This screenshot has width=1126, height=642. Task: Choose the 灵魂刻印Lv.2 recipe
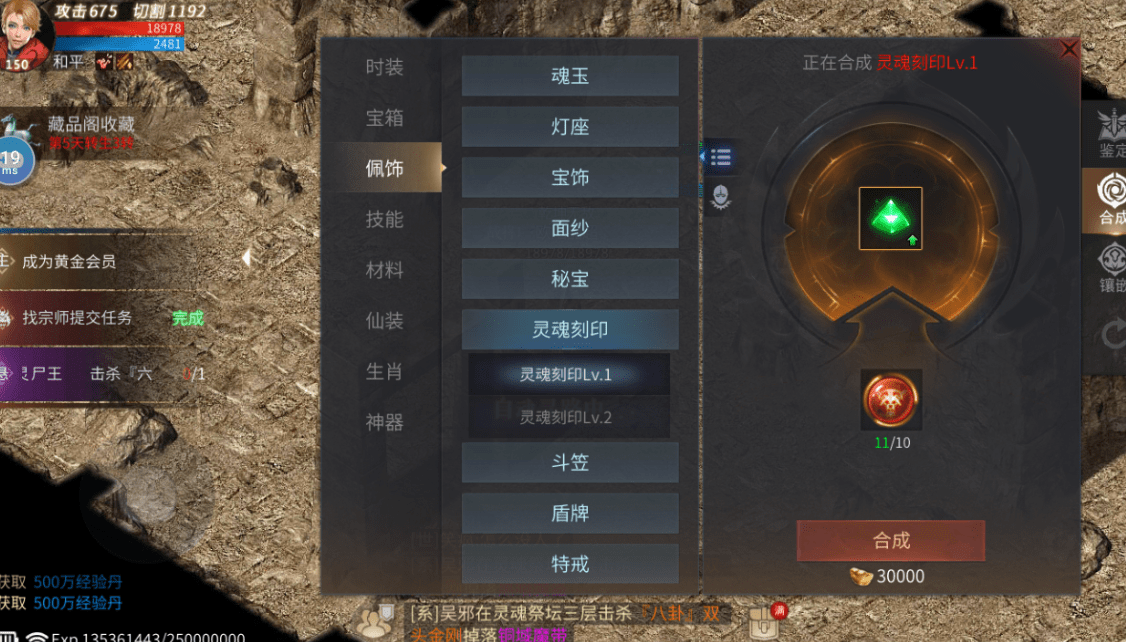click(570, 417)
